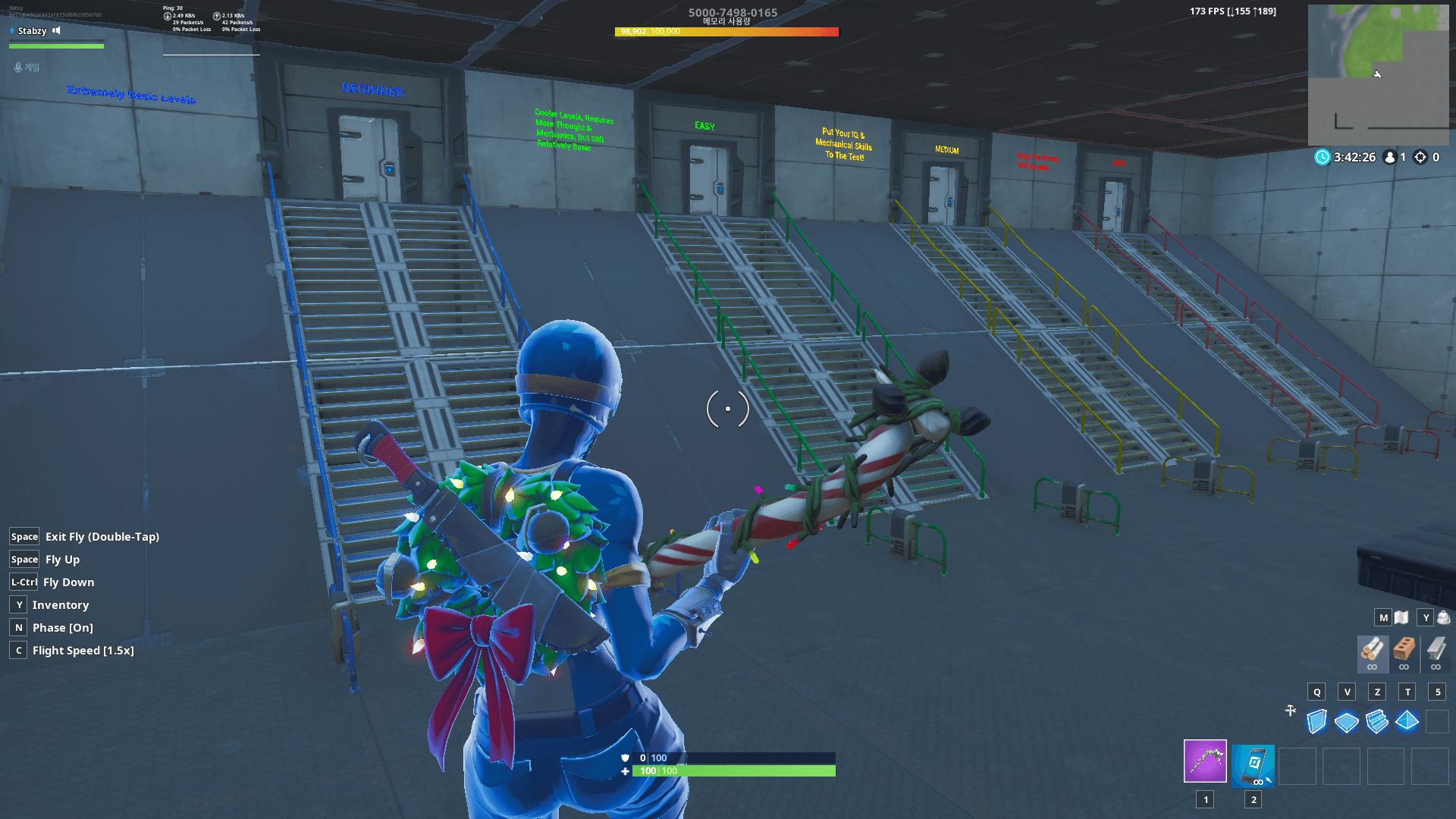Select the stairs build piece (Z)

(1376, 723)
